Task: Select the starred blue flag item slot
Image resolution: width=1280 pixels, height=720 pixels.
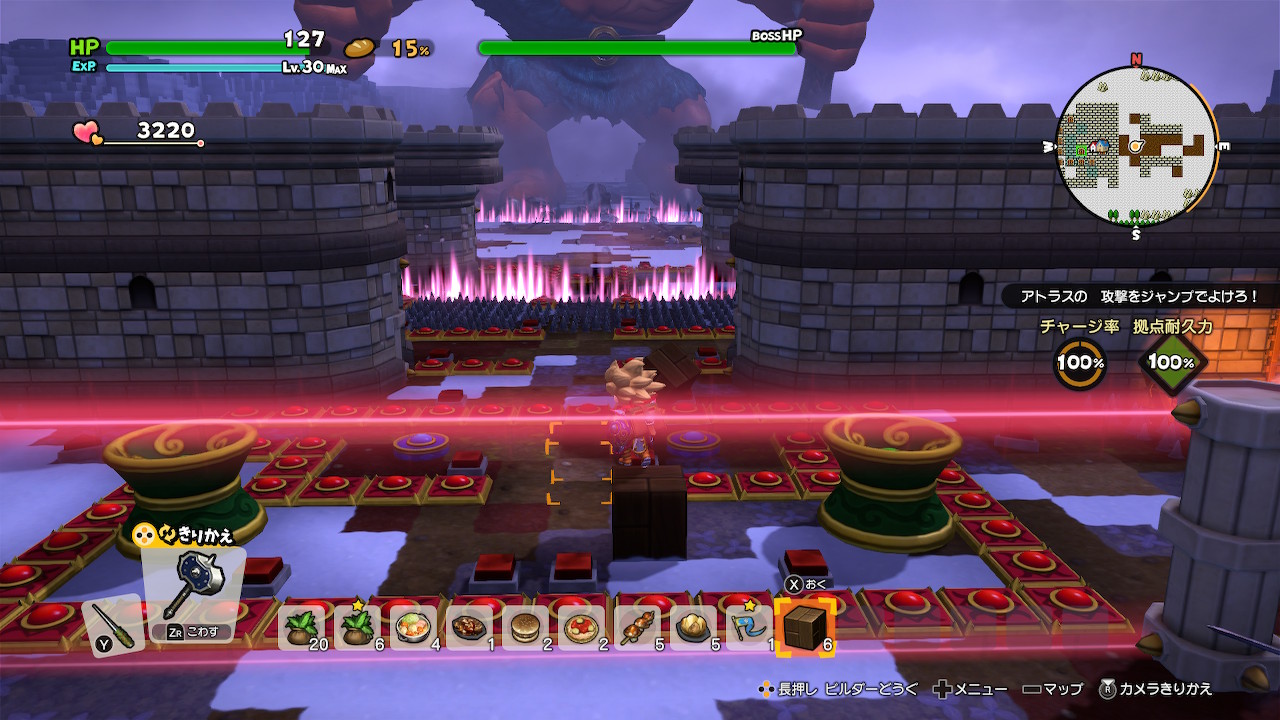Action: click(748, 628)
